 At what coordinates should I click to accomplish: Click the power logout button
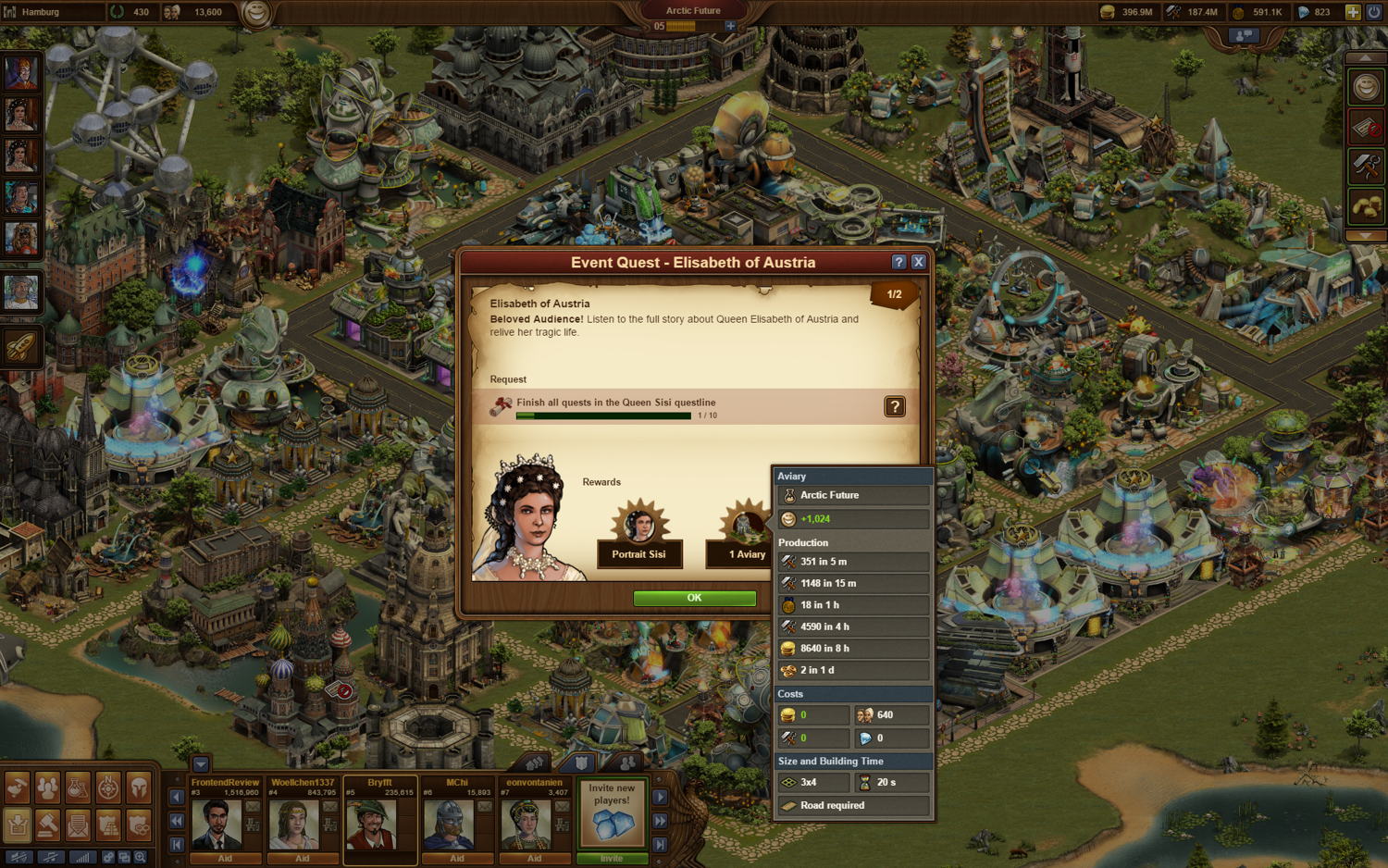click(x=1374, y=12)
